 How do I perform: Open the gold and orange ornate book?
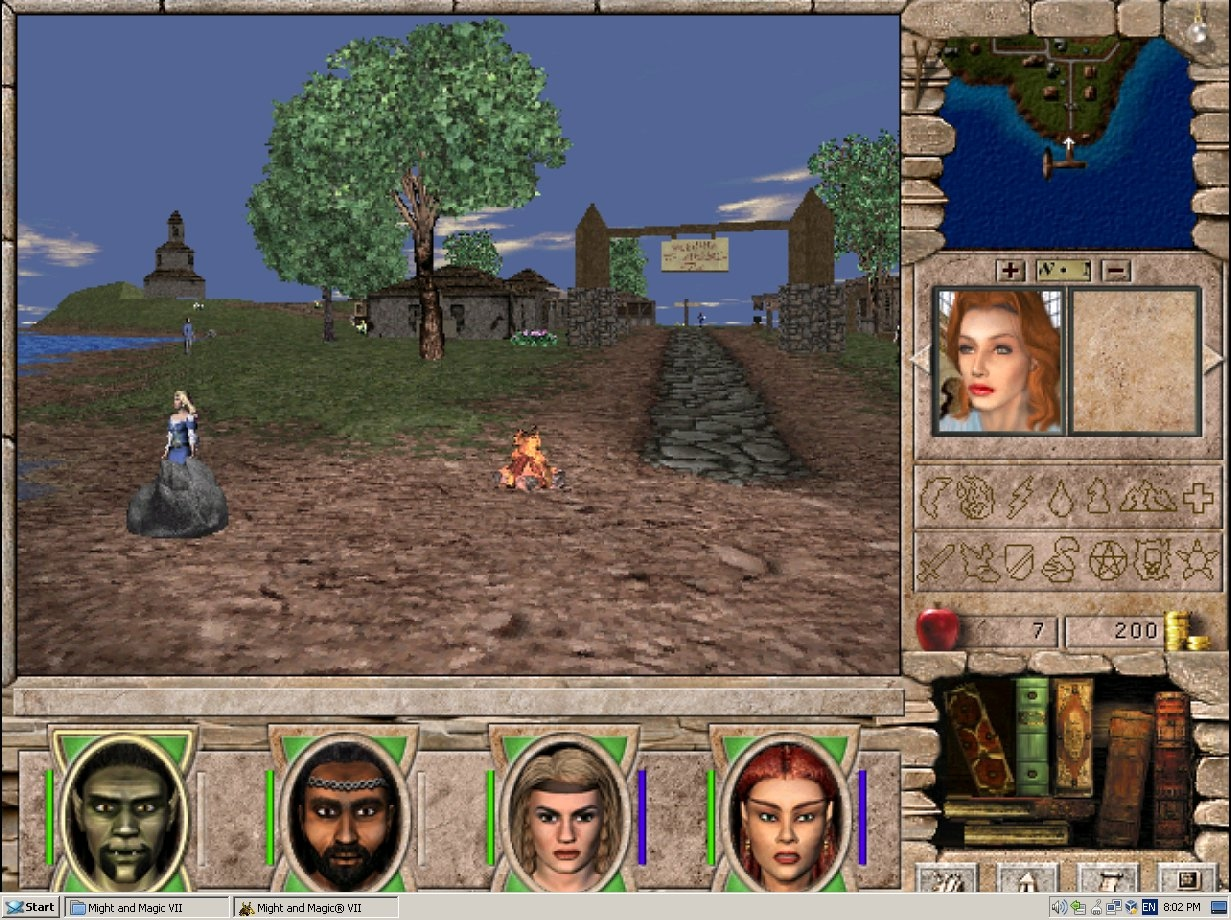click(1073, 735)
